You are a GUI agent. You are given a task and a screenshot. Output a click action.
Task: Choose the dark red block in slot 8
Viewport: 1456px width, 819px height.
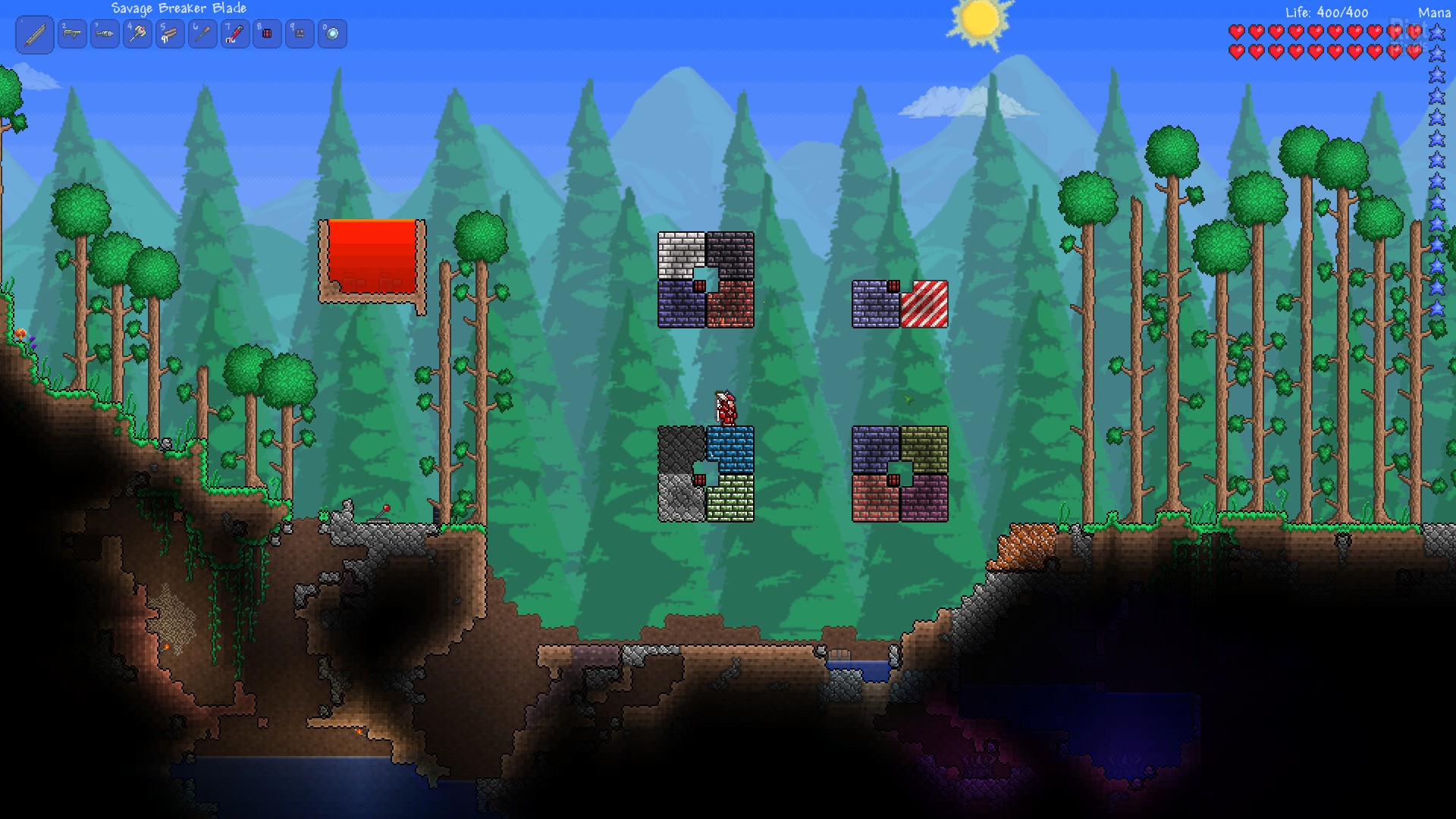point(267,34)
